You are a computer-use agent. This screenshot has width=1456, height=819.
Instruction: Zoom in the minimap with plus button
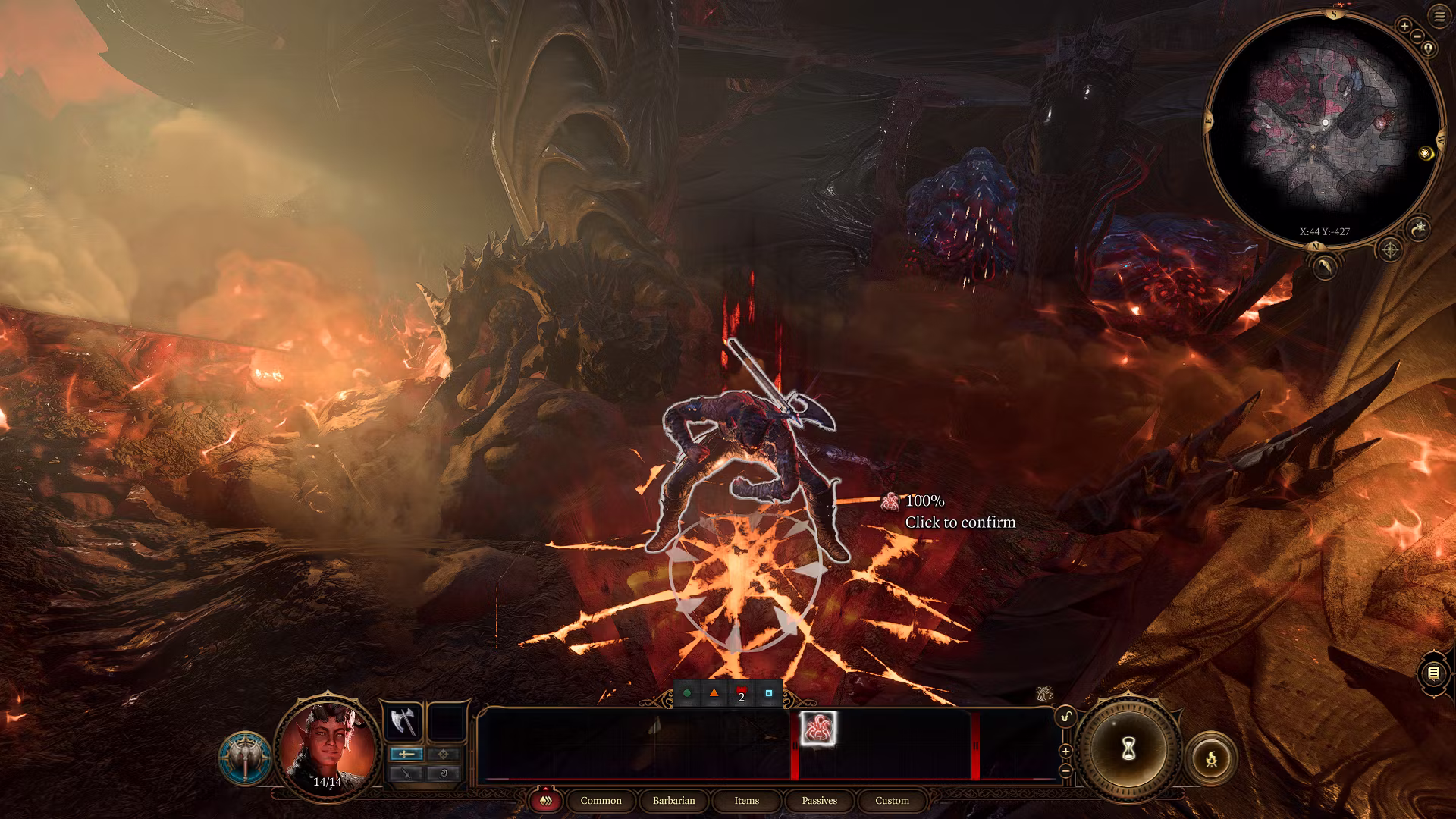tap(1404, 26)
